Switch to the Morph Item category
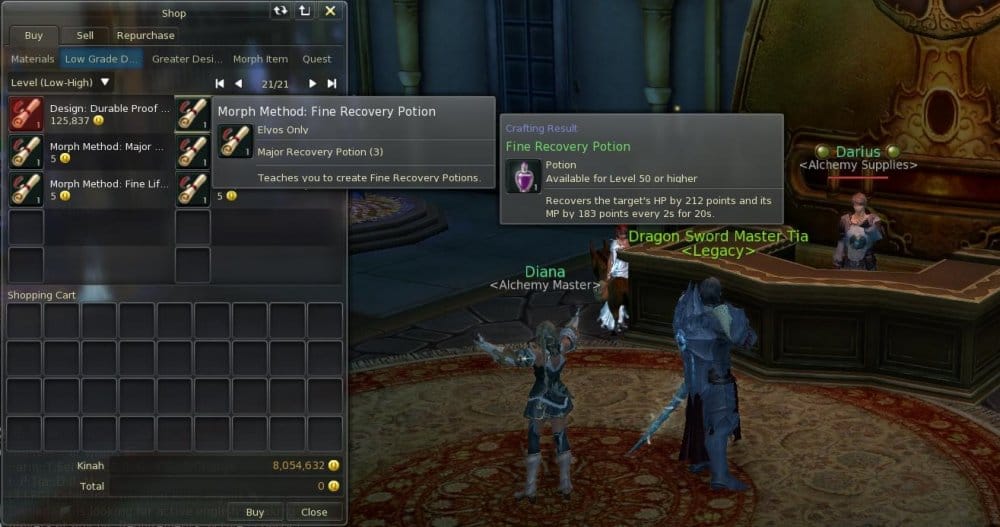The width and height of the screenshot is (1000, 527). tap(260, 59)
